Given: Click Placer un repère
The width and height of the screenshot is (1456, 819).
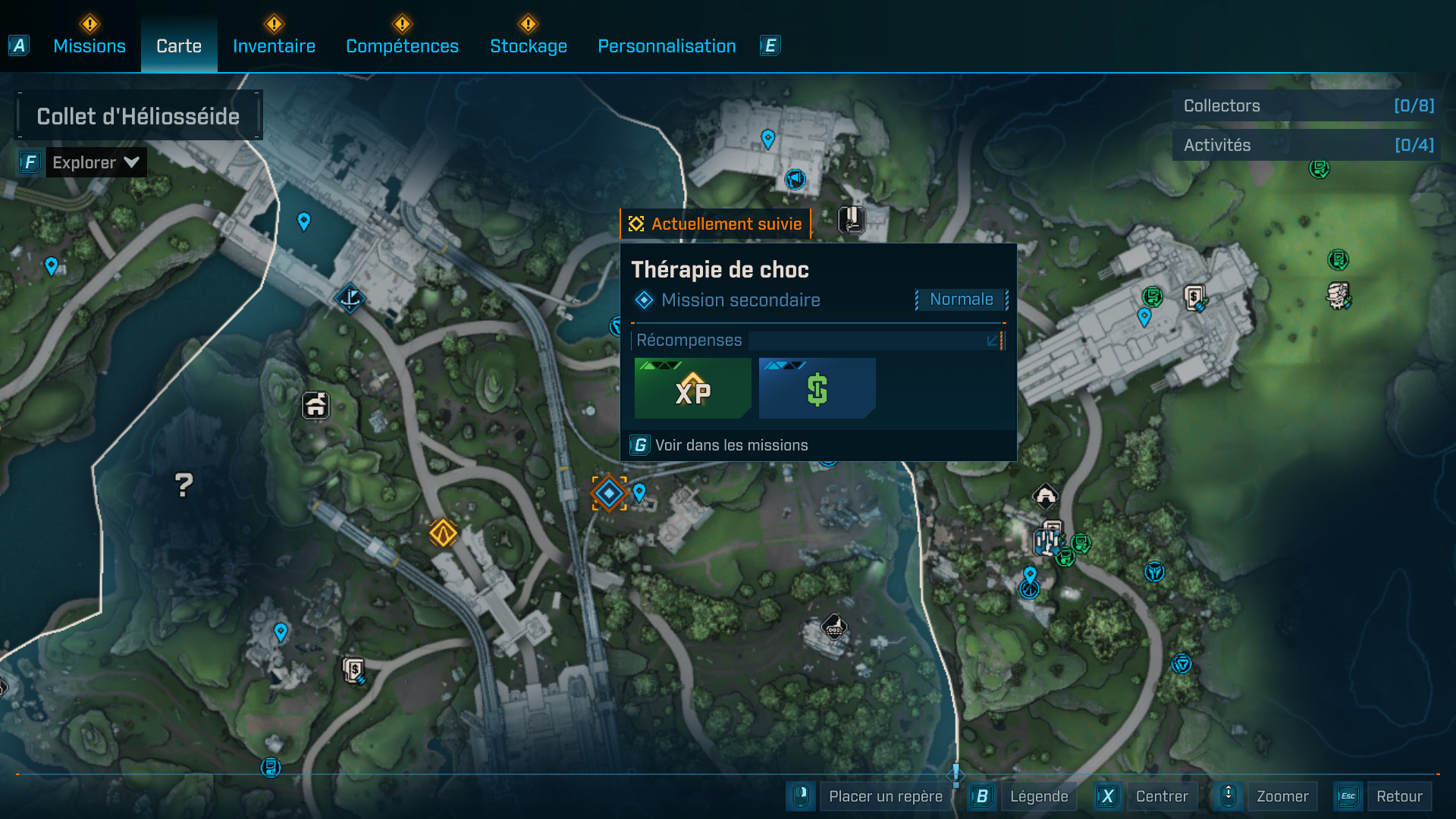Looking at the screenshot, I should tap(885, 796).
